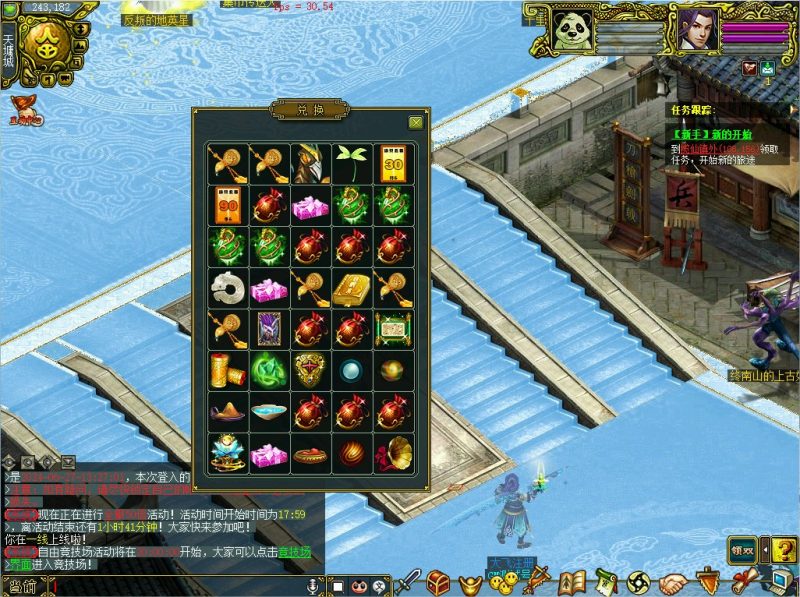800x597 pixels.
Task: Open the yellow question mark help button
Action: [x=783, y=549]
